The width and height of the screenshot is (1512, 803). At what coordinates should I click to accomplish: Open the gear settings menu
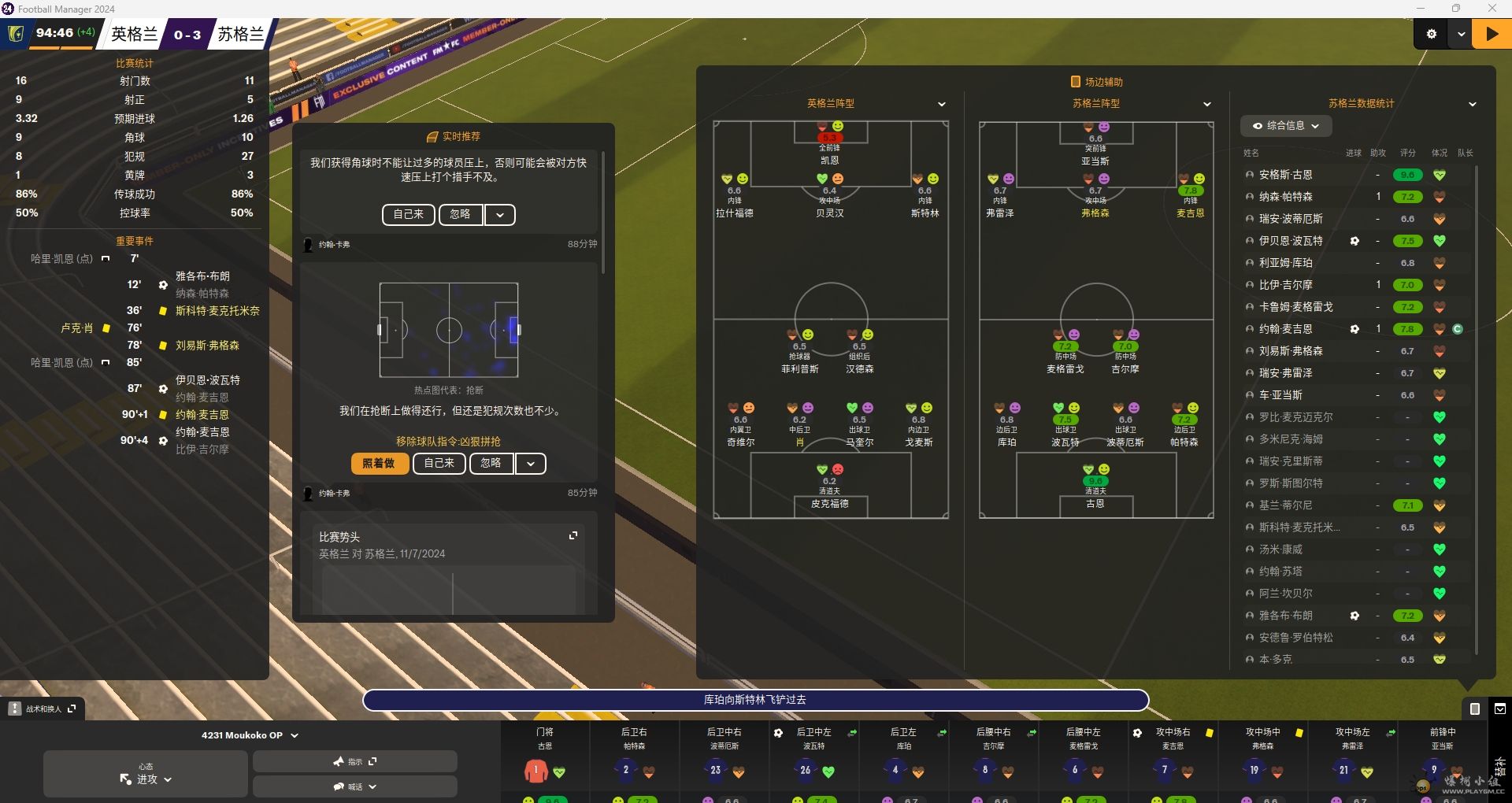pyautogui.click(x=1432, y=34)
